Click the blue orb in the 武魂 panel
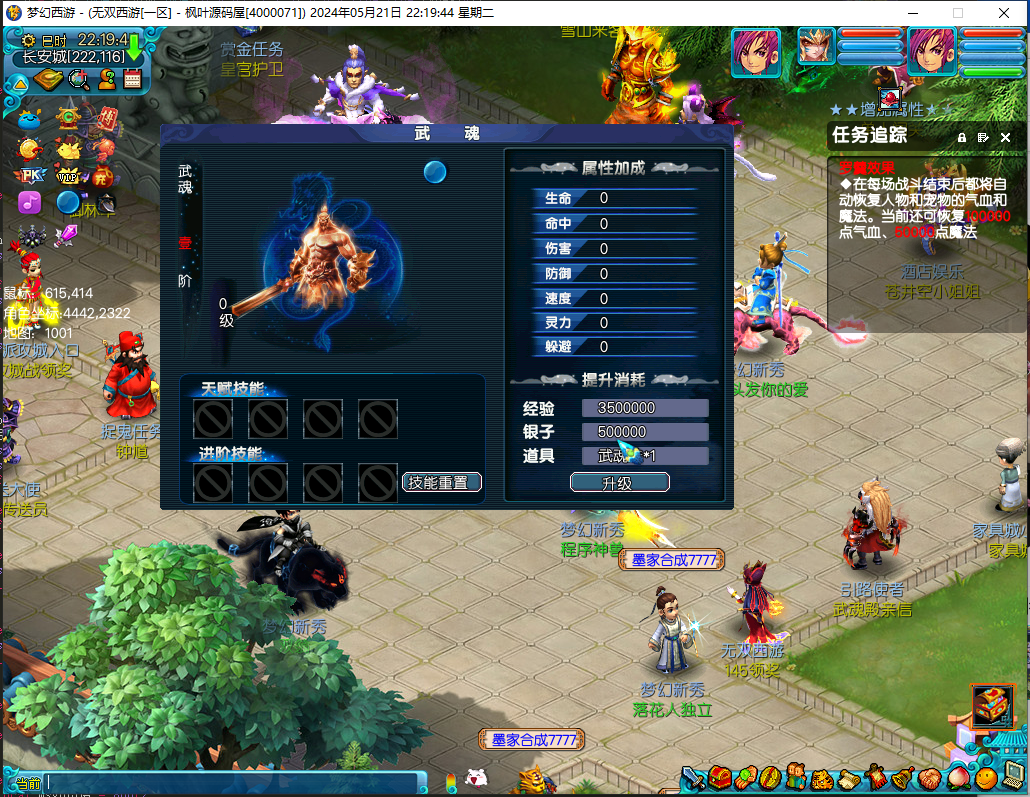Viewport: 1030px width, 797px height. tap(434, 172)
